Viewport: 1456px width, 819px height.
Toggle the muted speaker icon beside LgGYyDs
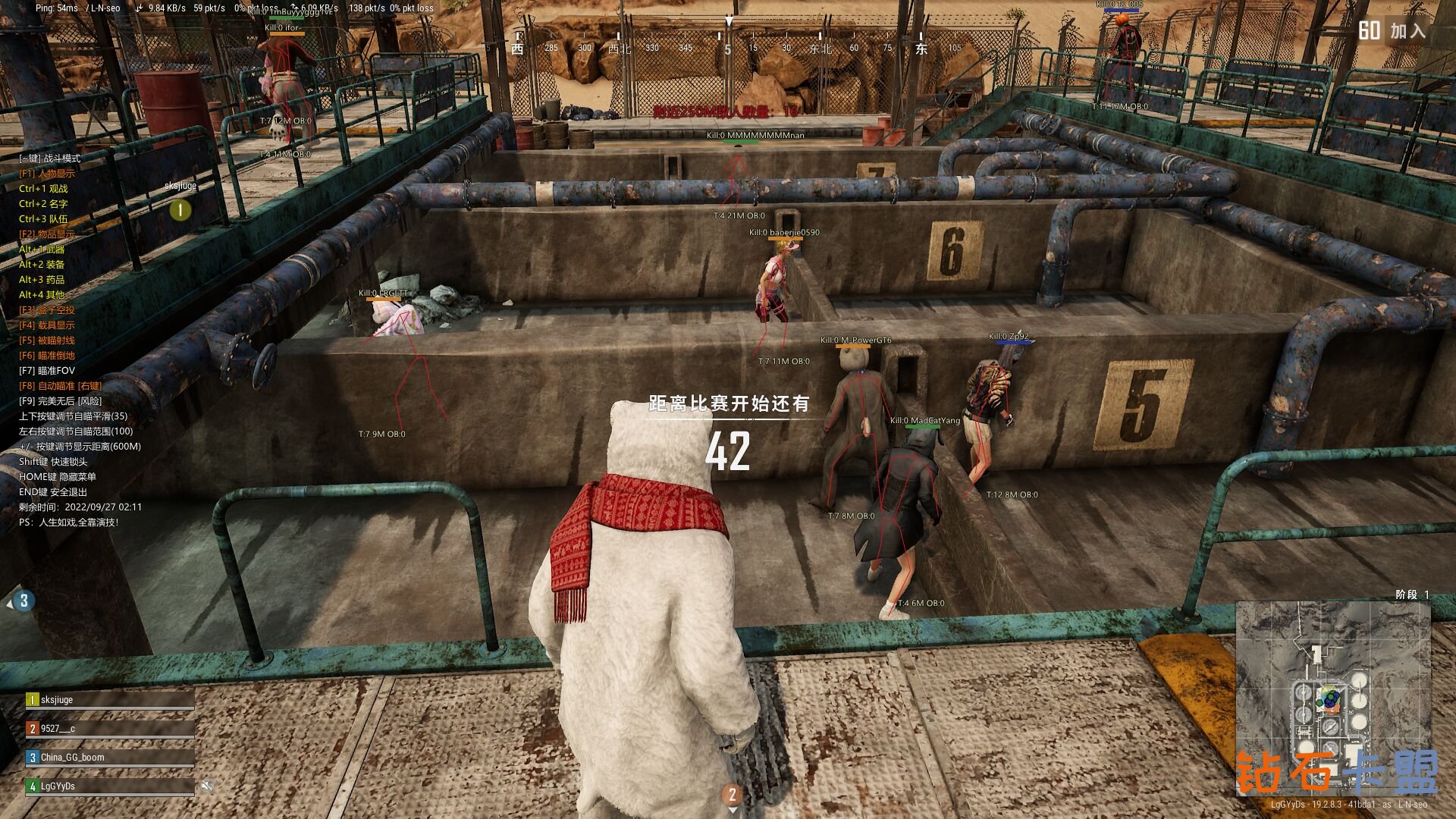(x=207, y=786)
